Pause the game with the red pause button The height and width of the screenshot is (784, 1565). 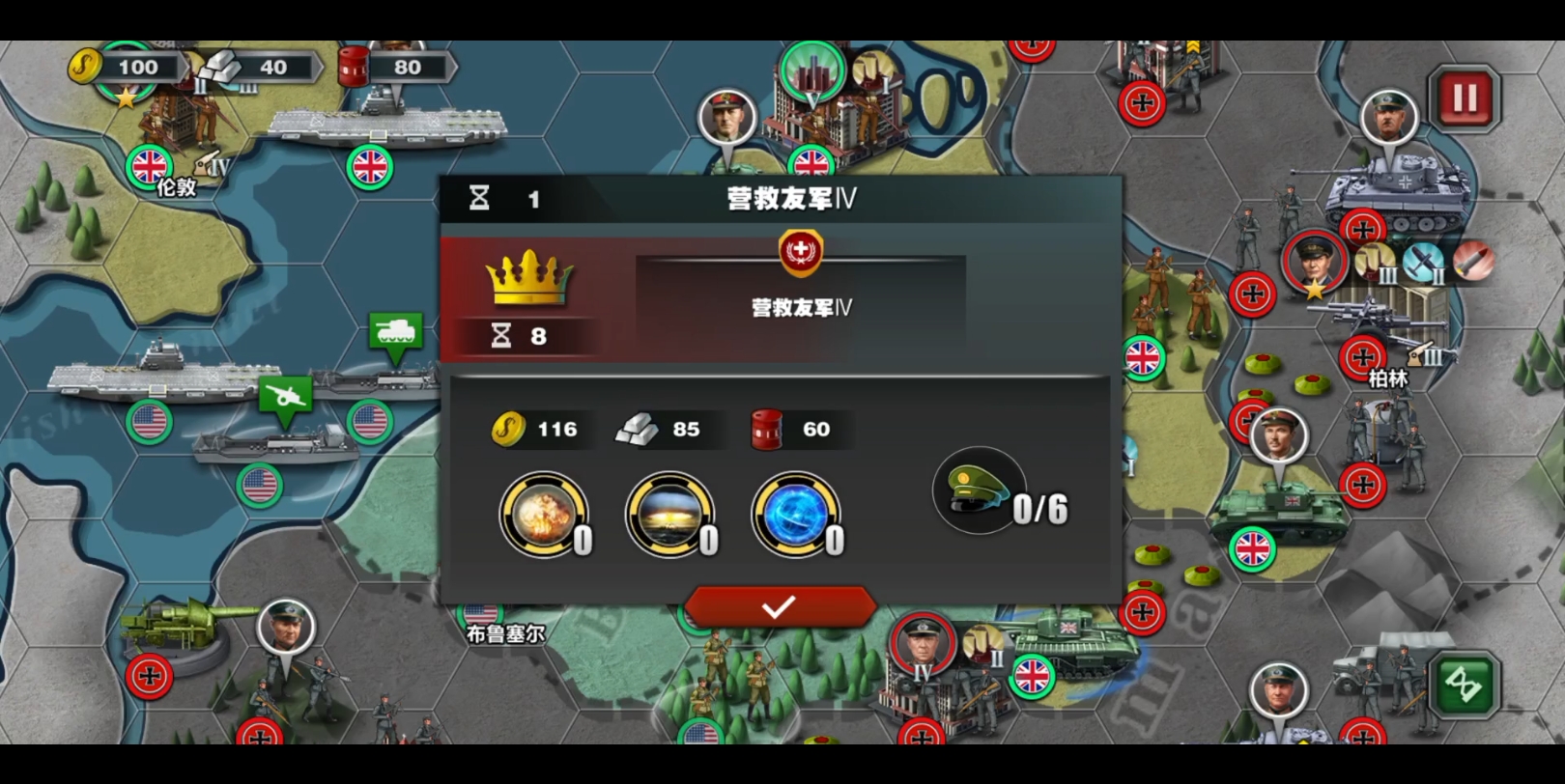1464,98
